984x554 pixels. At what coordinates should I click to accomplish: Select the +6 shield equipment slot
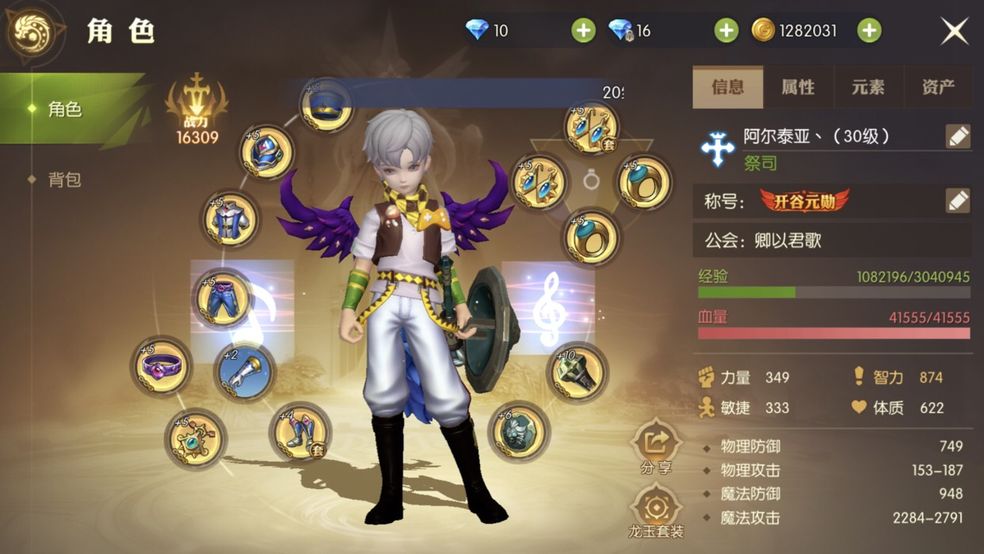tap(519, 432)
